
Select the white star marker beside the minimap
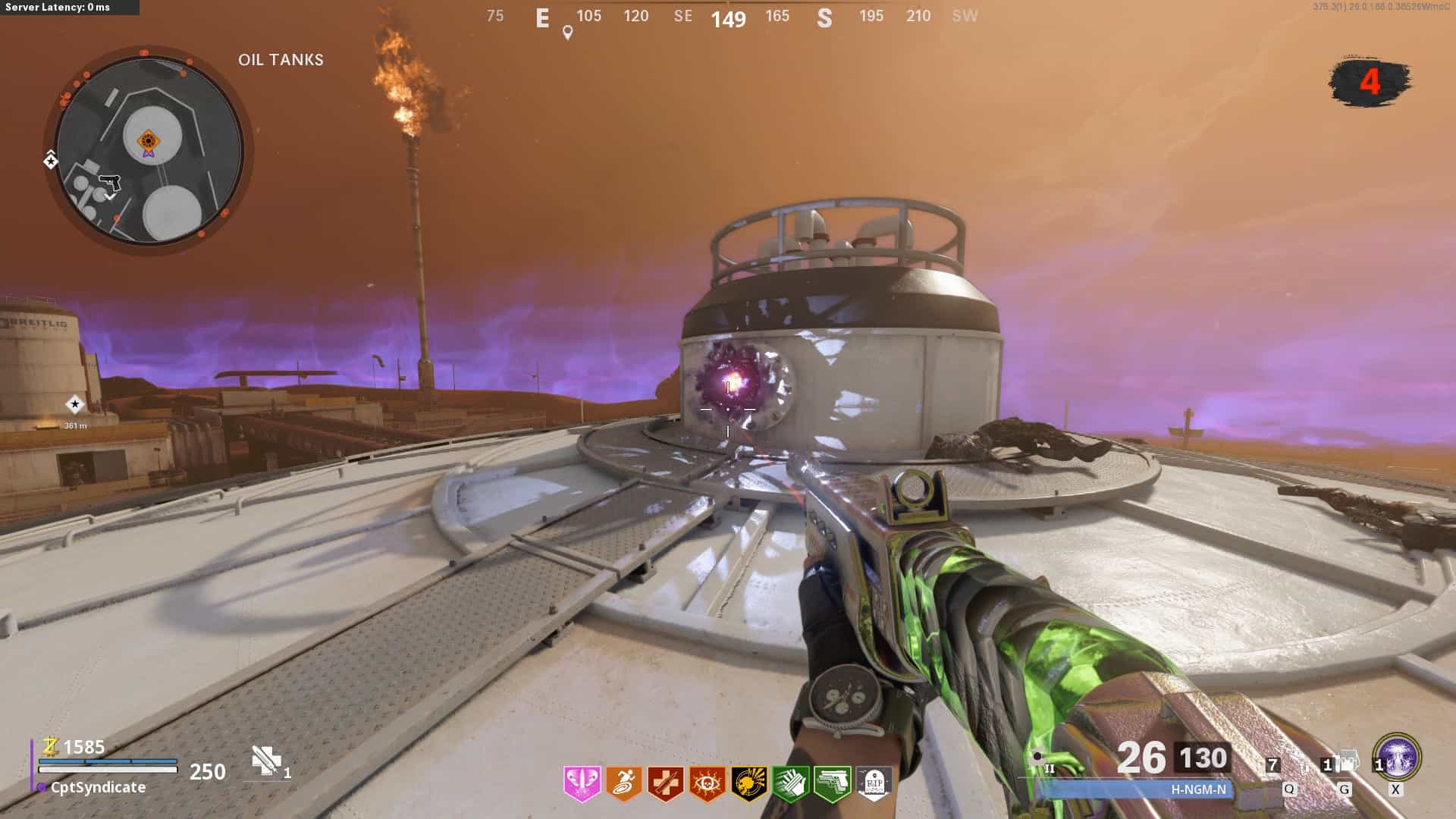tap(50, 160)
